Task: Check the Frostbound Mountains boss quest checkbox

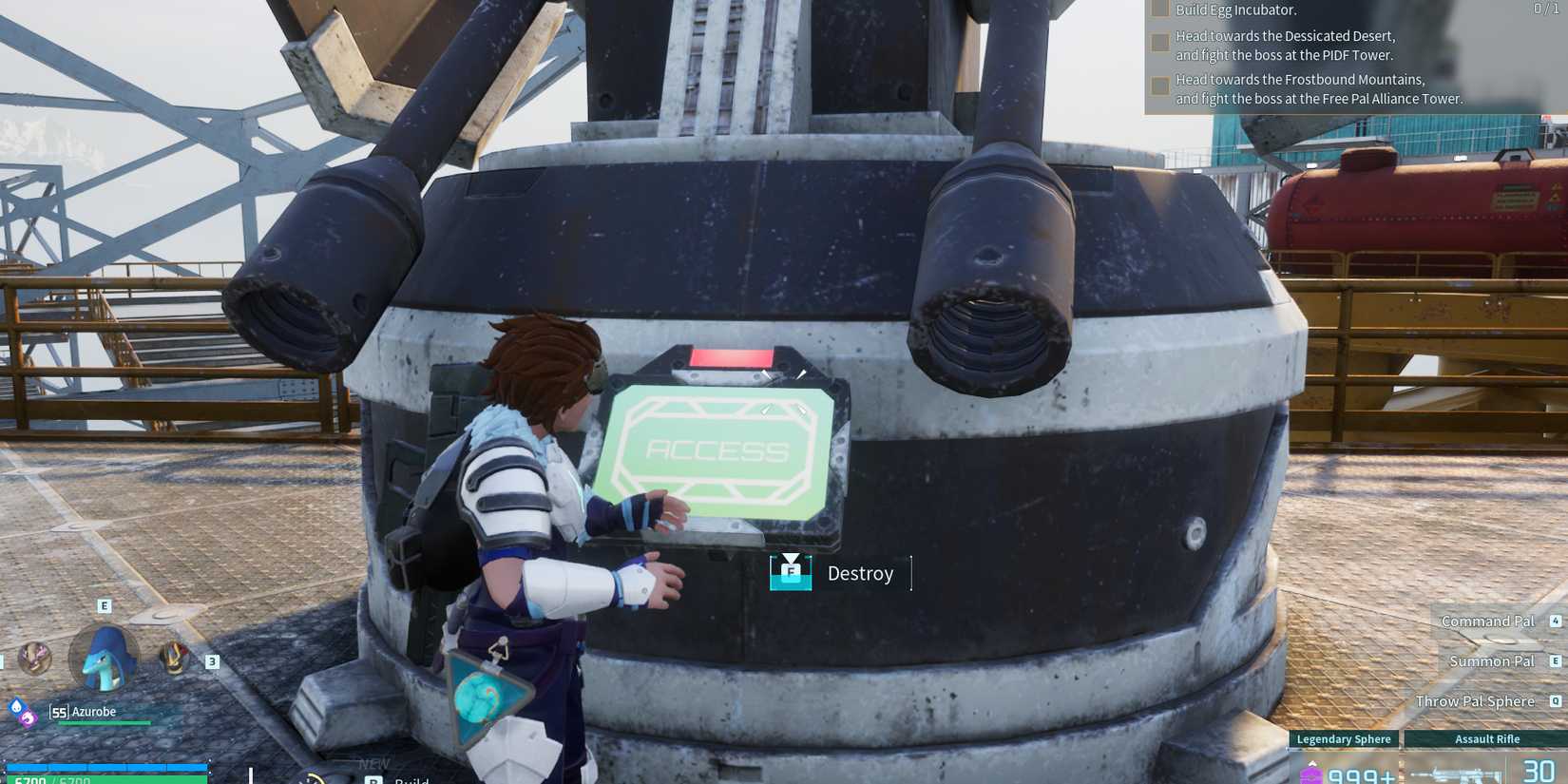Action: pos(1160,86)
